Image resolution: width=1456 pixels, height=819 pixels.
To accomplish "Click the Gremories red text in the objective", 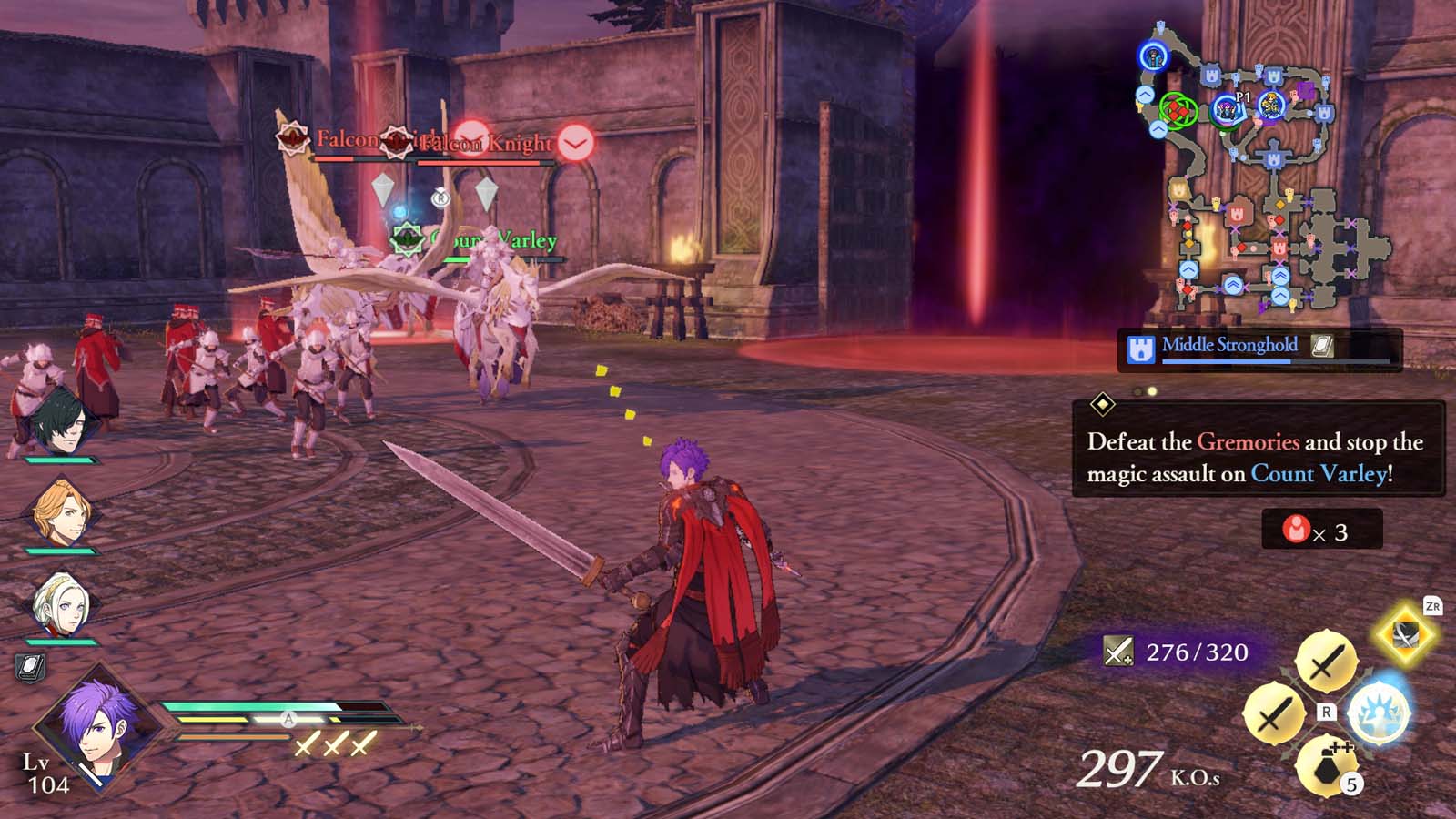I will click(x=1247, y=443).
